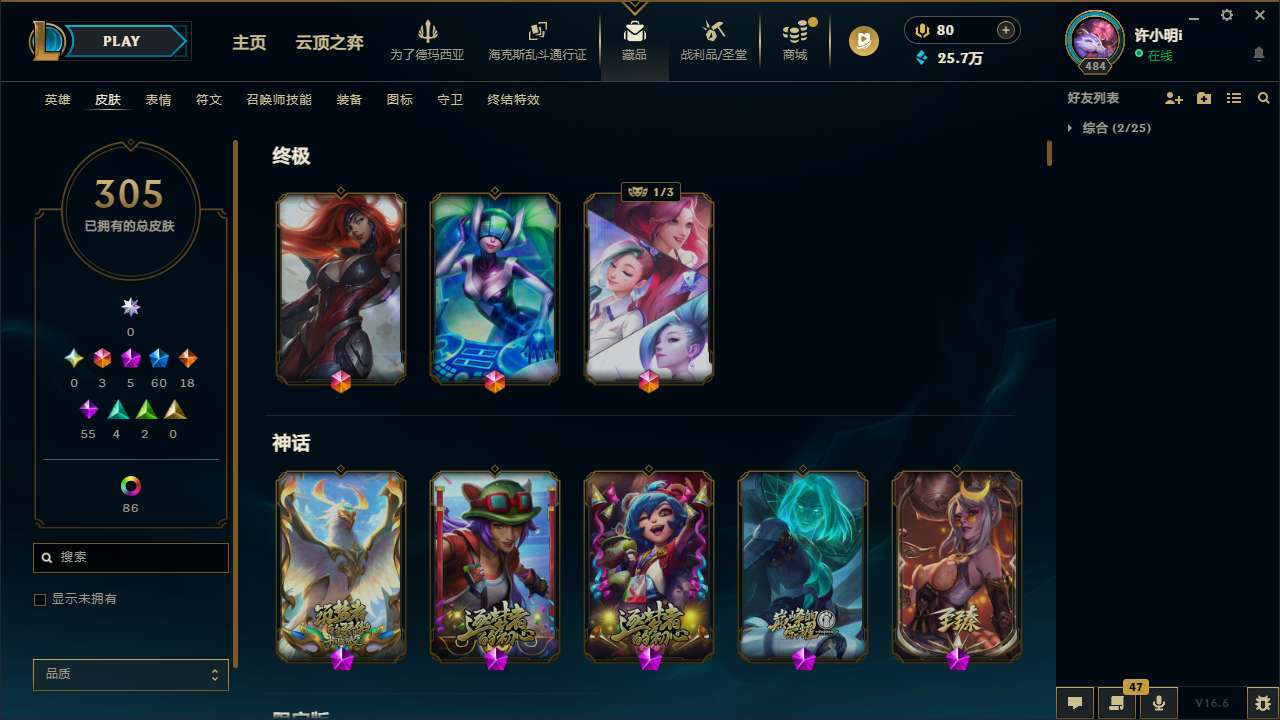Click the search magnifier in the friends panel
This screenshot has height=720, width=1280.
(1264, 98)
